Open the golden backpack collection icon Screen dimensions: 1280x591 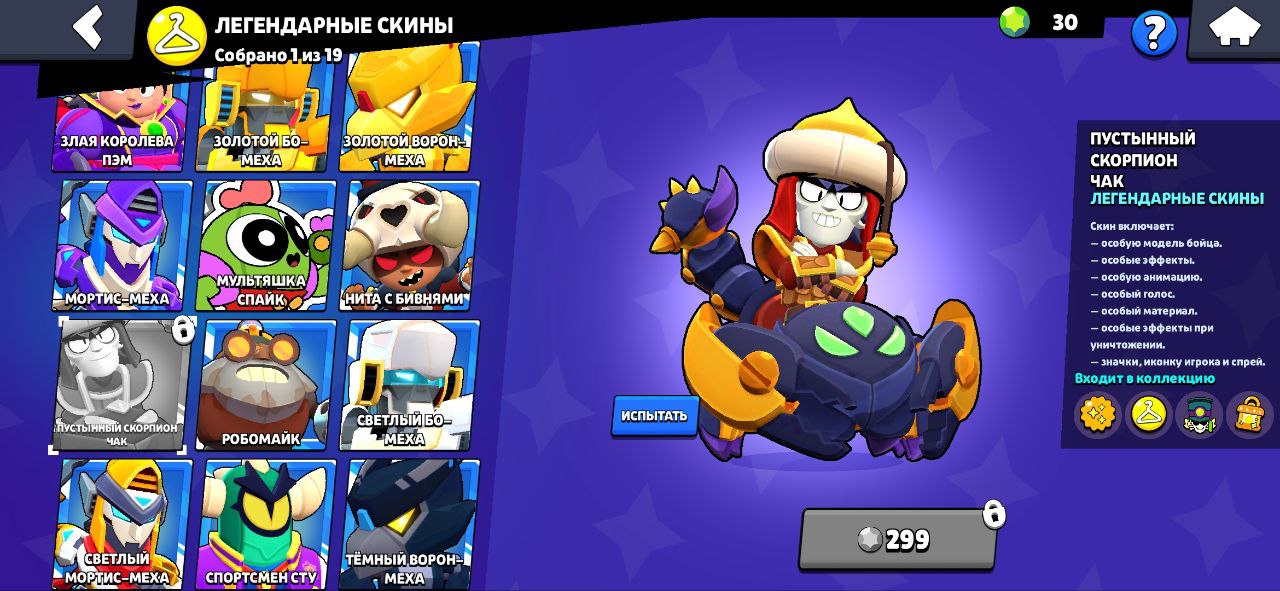[x=1250, y=413]
